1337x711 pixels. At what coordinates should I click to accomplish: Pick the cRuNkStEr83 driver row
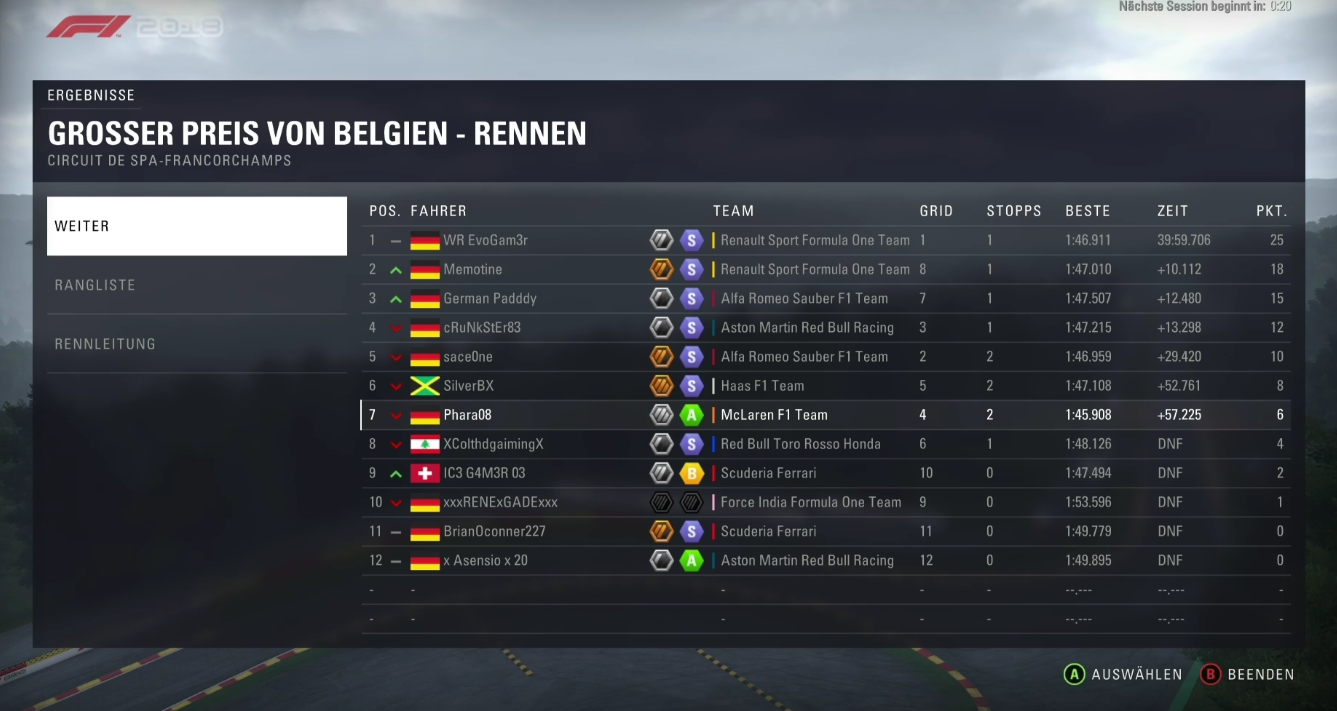coord(825,327)
